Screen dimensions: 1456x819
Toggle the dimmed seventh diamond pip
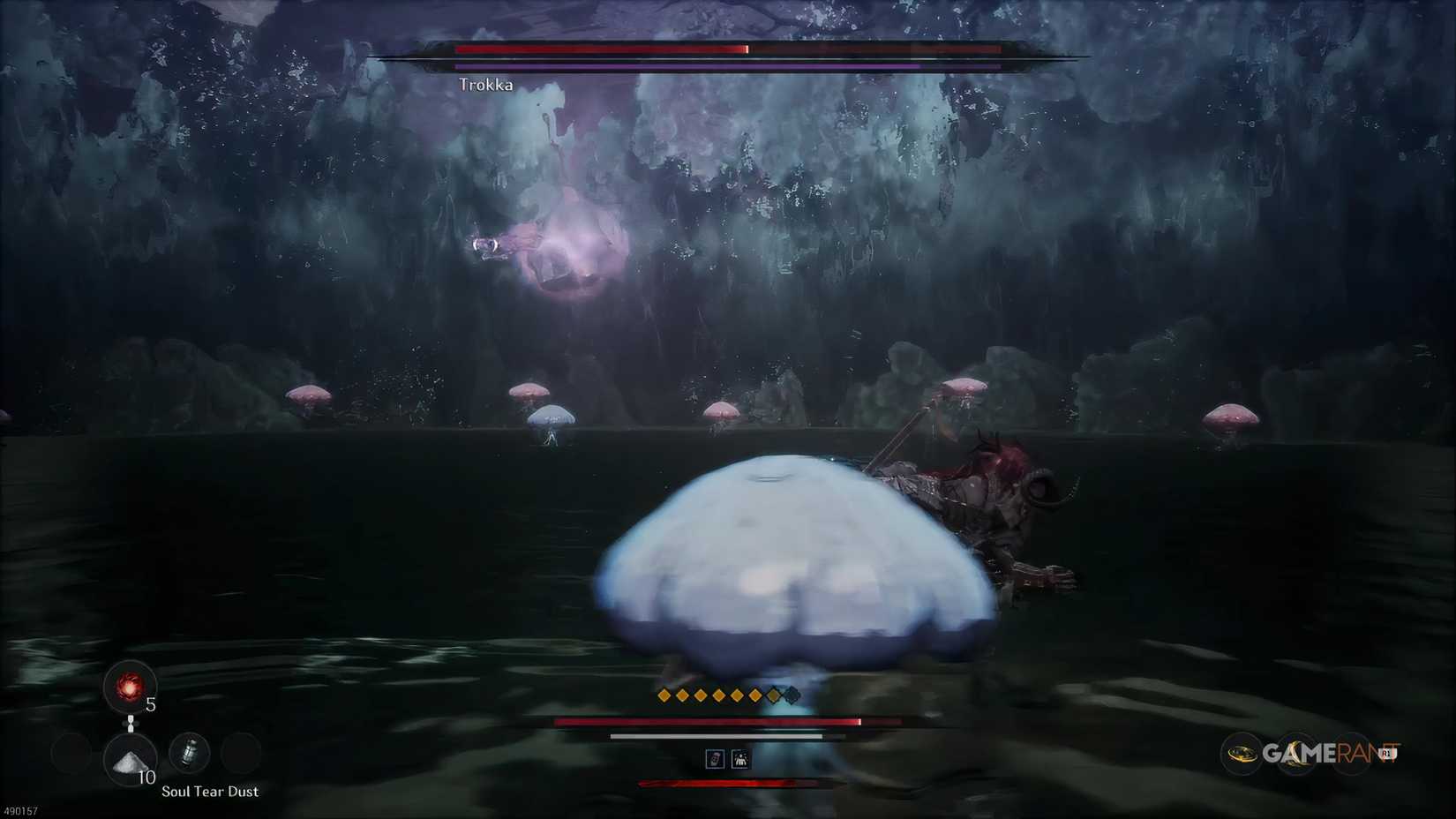(x=774, y=695)
